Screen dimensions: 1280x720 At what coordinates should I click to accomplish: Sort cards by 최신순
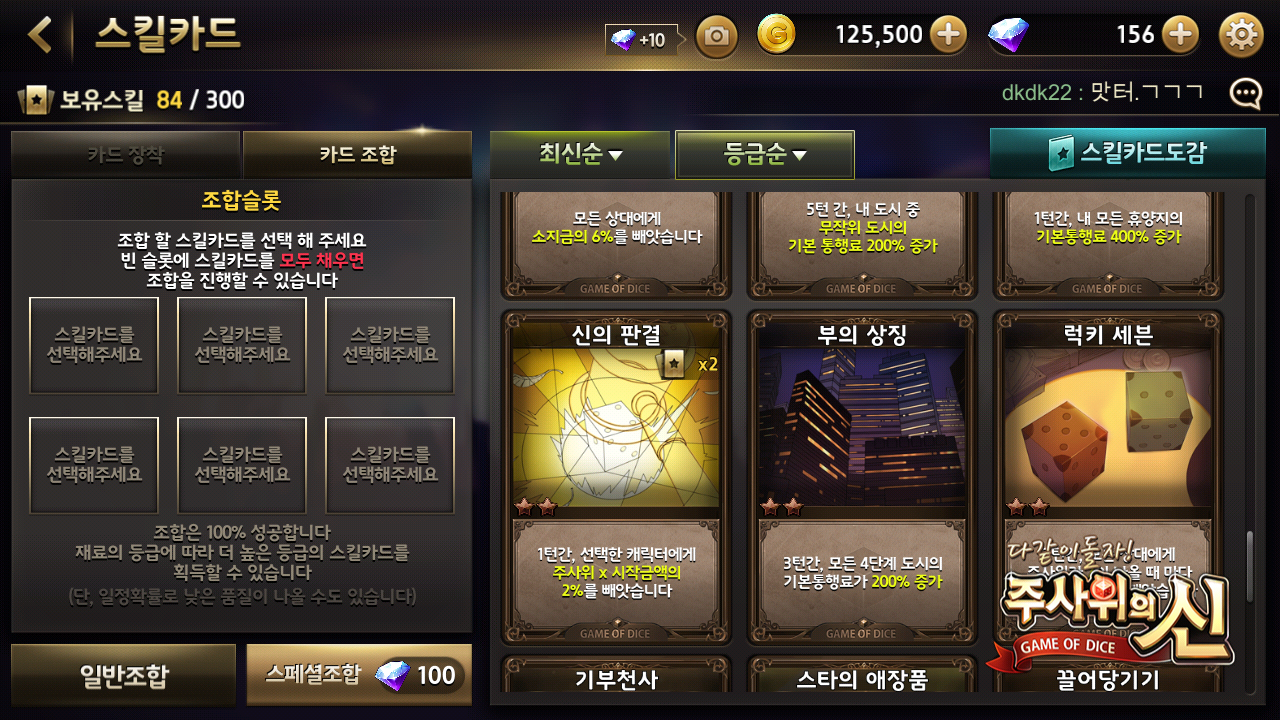pyautogui.click(x=580, y=155)
